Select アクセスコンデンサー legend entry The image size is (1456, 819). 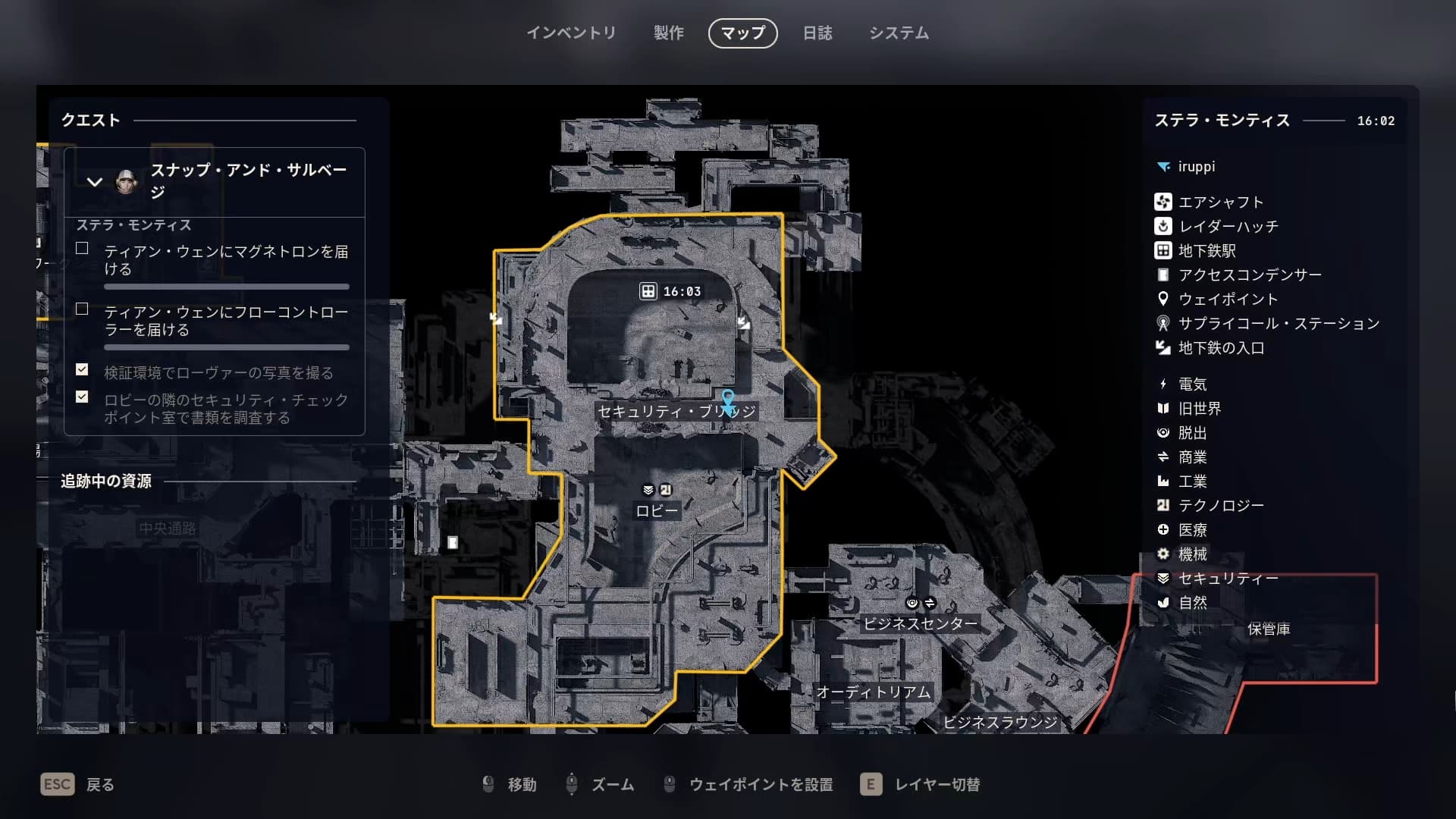point(1248,275)
